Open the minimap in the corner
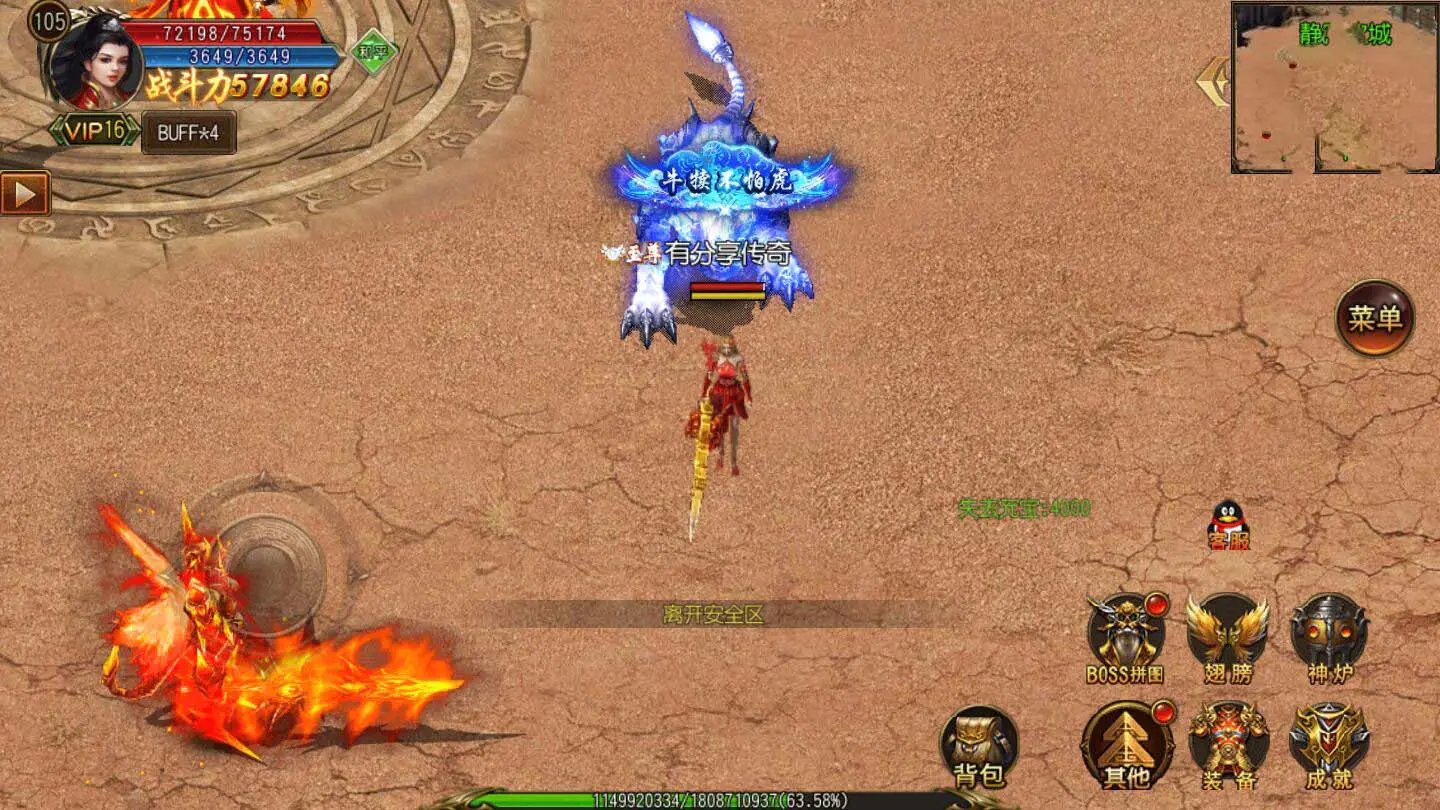Viewport: 1440px width, 810px height. point(1334,88)
